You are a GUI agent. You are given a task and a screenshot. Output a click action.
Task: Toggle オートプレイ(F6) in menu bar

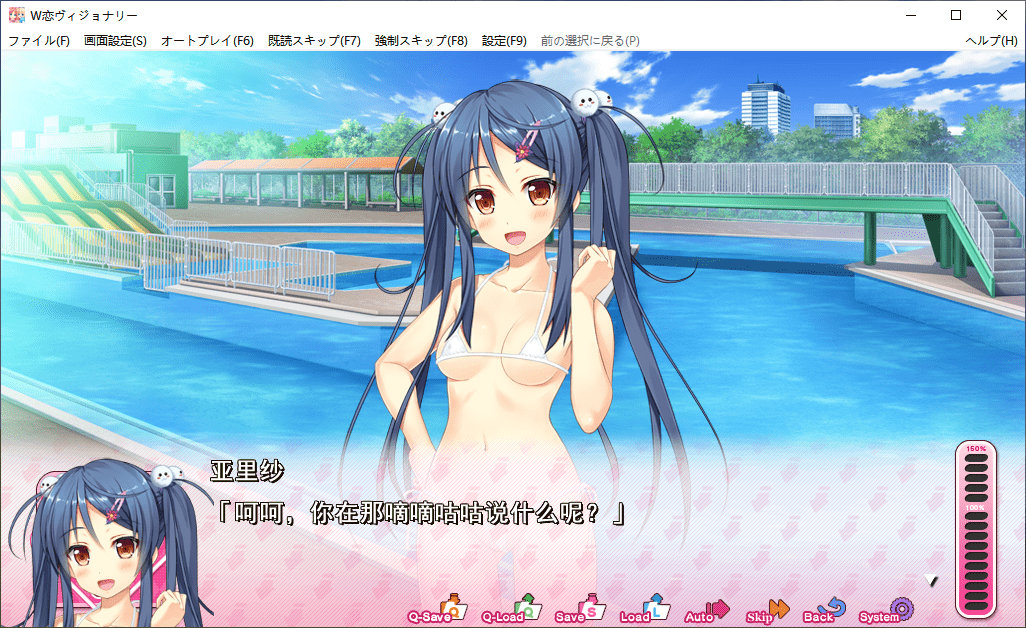[207, 41]
